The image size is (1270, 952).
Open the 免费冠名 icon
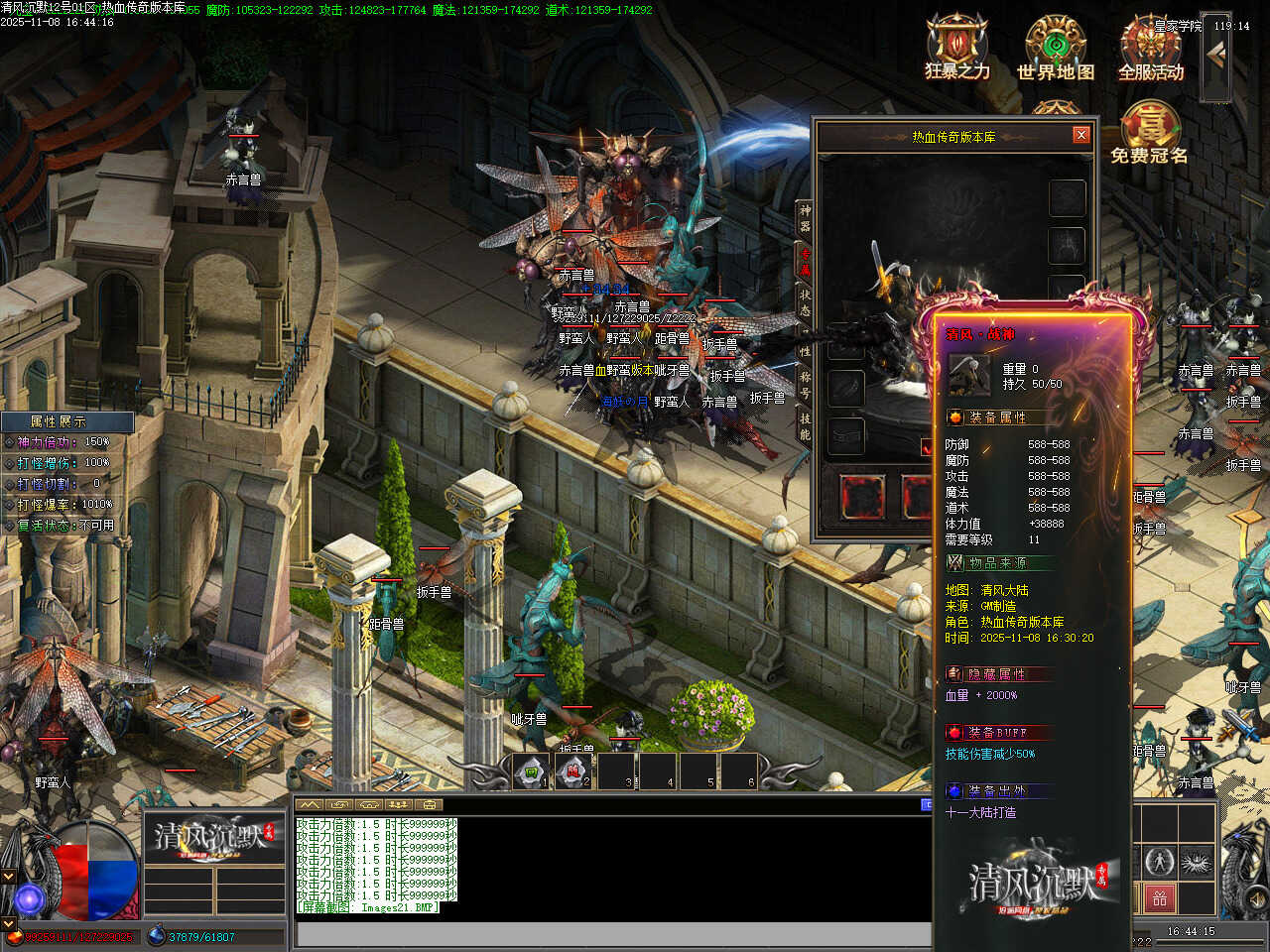click(1149, 132)
